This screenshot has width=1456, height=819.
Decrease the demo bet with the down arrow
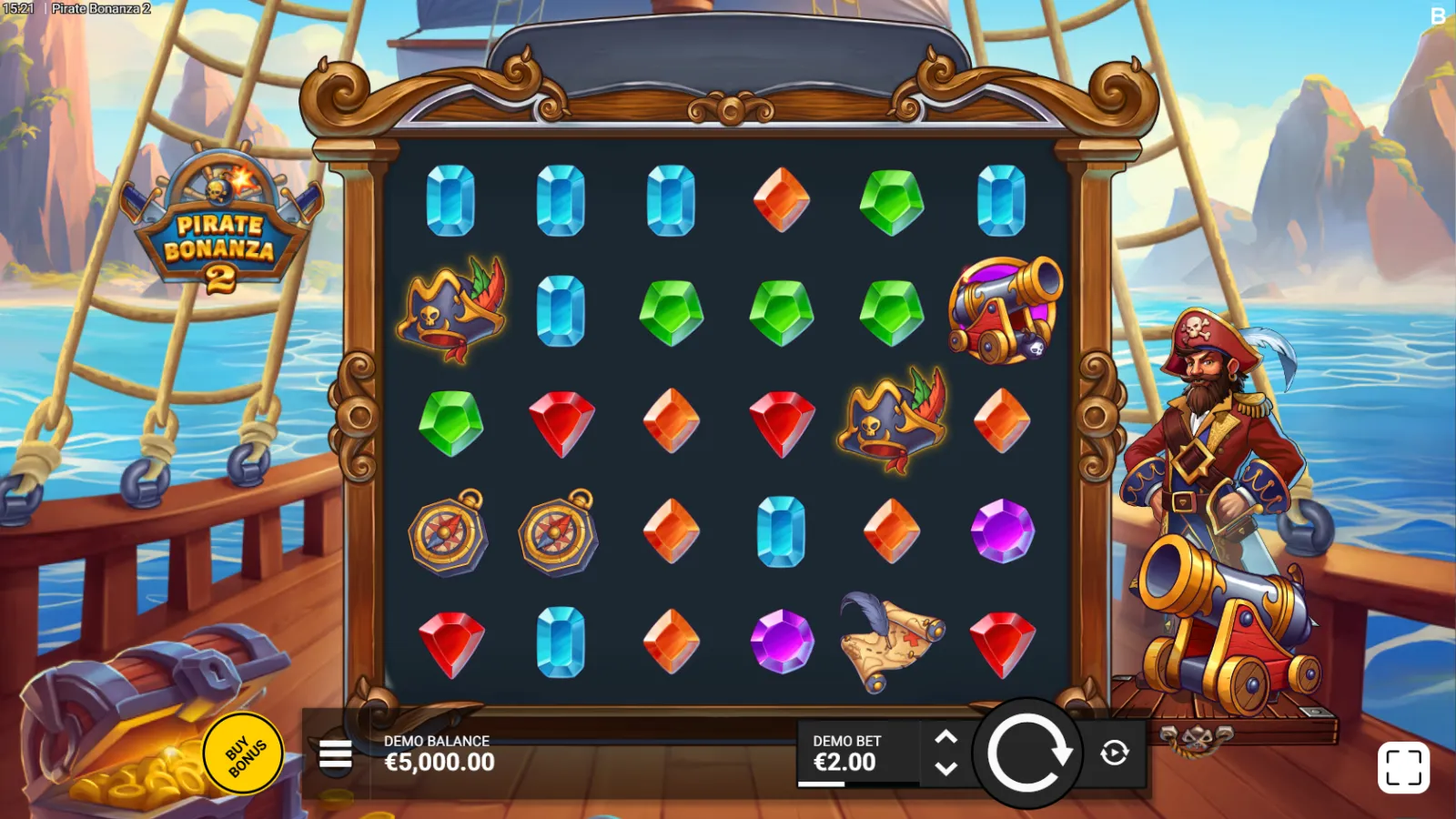(x=946, y=769)
